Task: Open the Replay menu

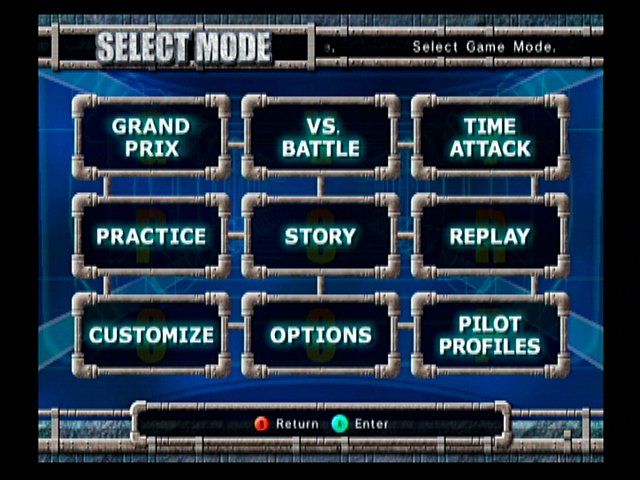Action: 490,236
